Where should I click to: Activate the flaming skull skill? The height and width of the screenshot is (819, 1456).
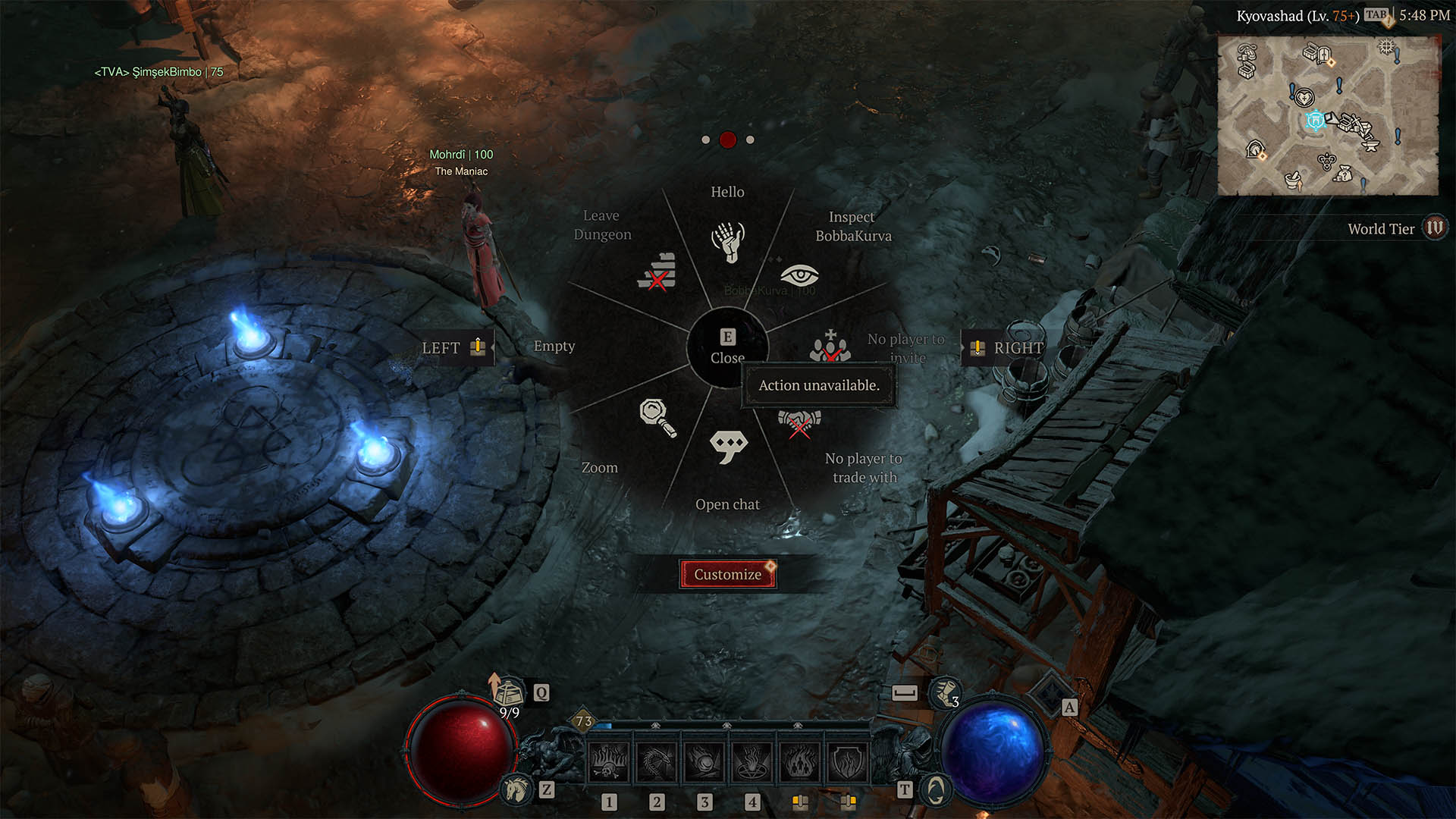(x=609, y=761)
